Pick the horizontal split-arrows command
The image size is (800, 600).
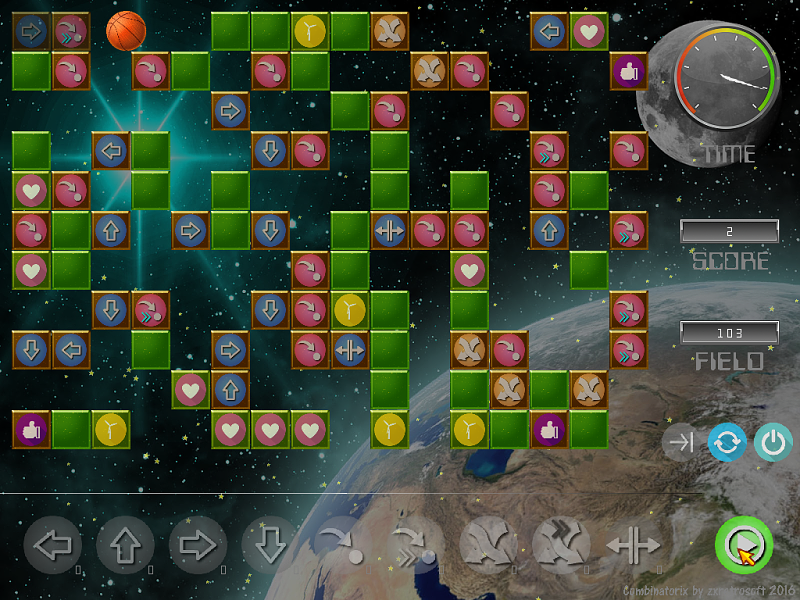633,546
